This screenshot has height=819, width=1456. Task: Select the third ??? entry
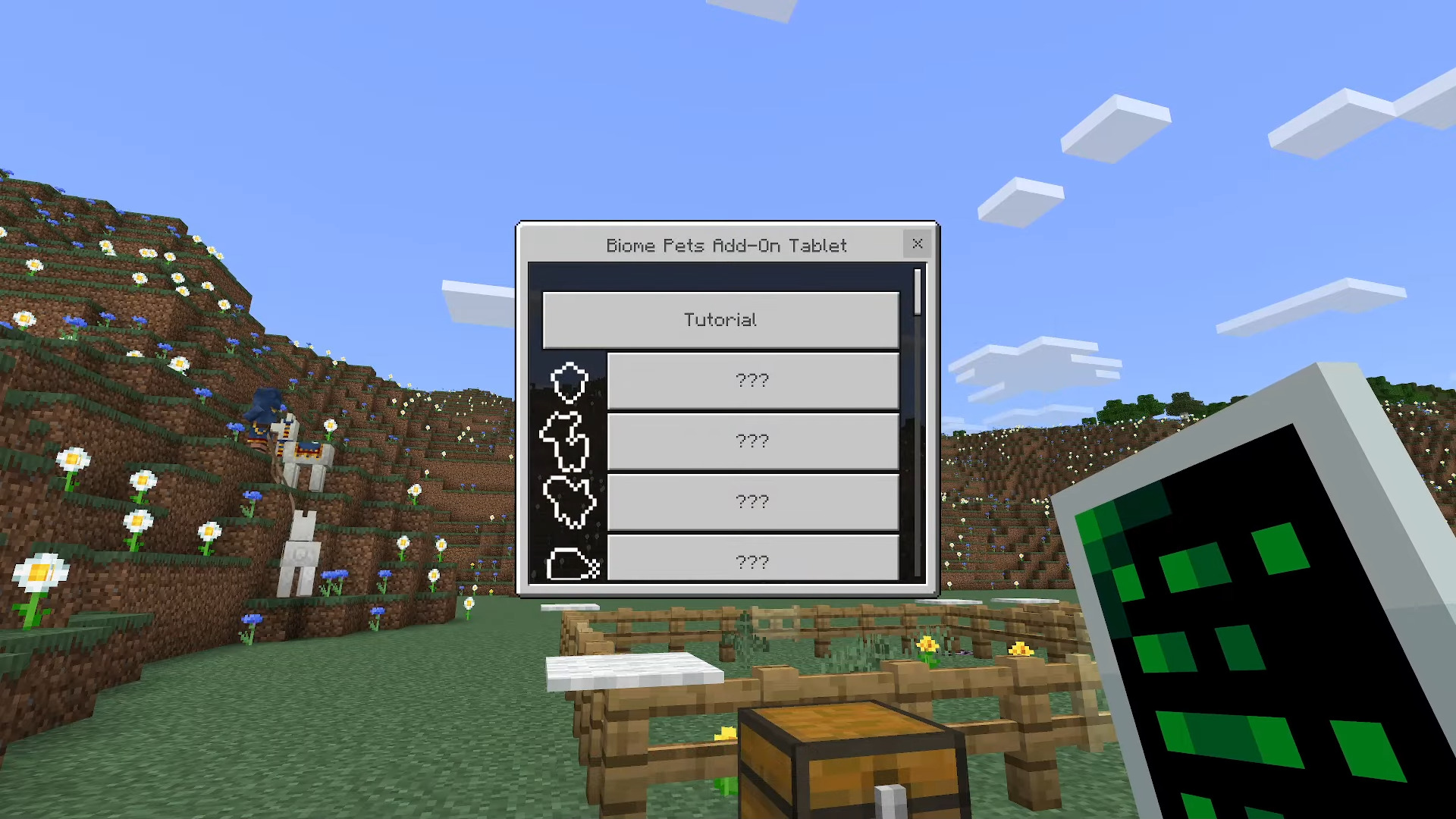752,500
